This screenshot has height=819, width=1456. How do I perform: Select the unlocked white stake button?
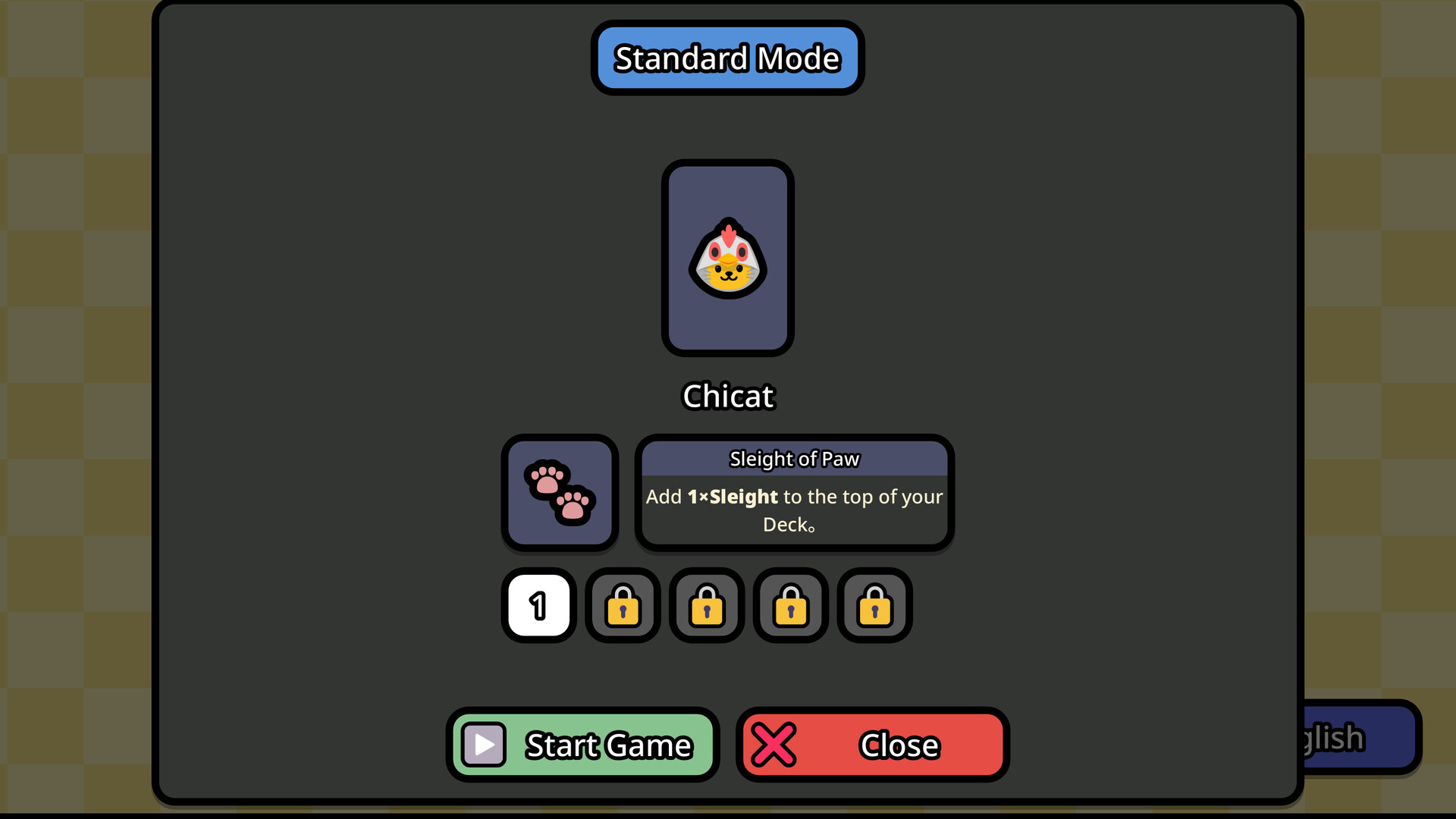[538, 605]
